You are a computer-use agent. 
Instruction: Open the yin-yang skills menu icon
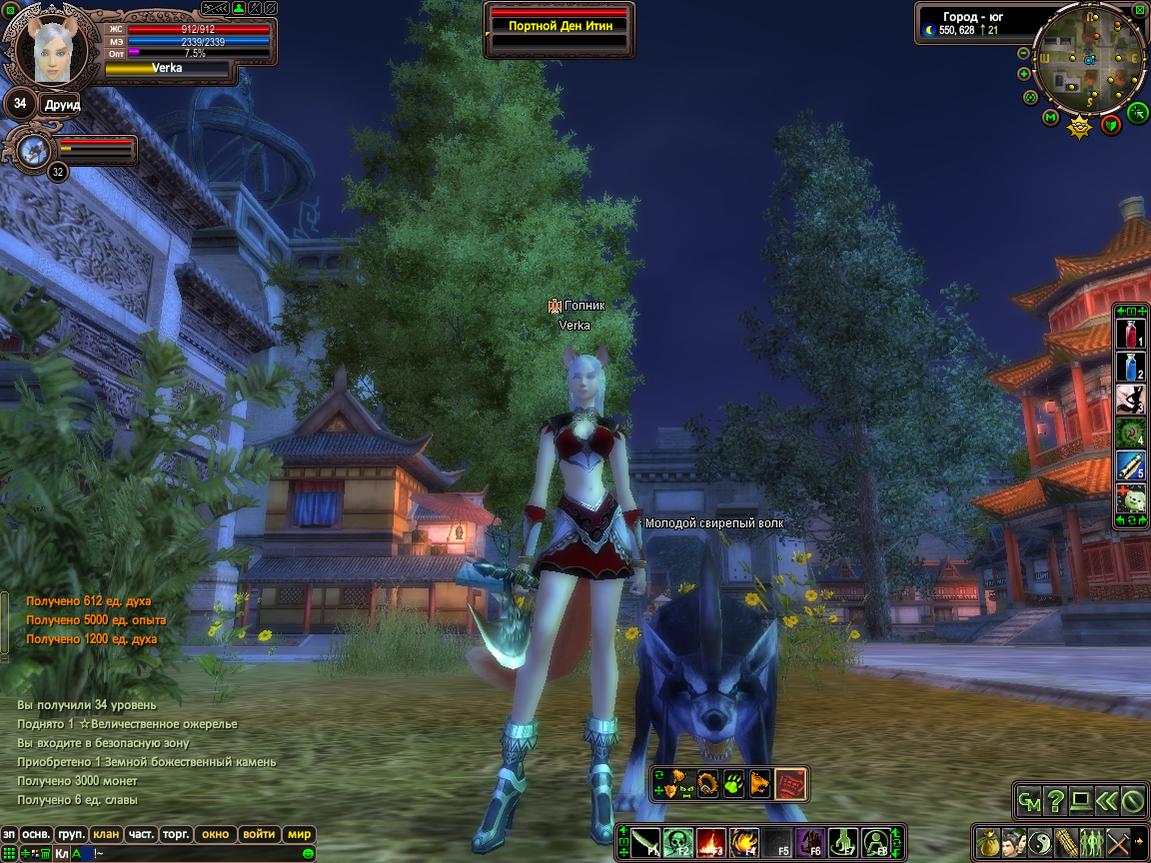[1040, 842]
